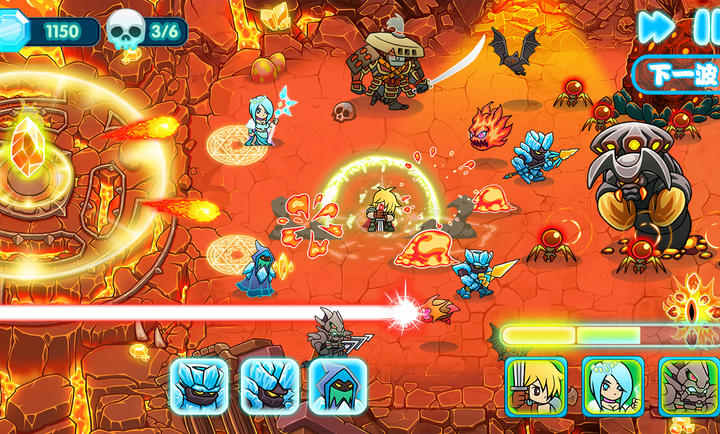720x434 pixels.
Task: Pause the game
Action: [707, 27]
